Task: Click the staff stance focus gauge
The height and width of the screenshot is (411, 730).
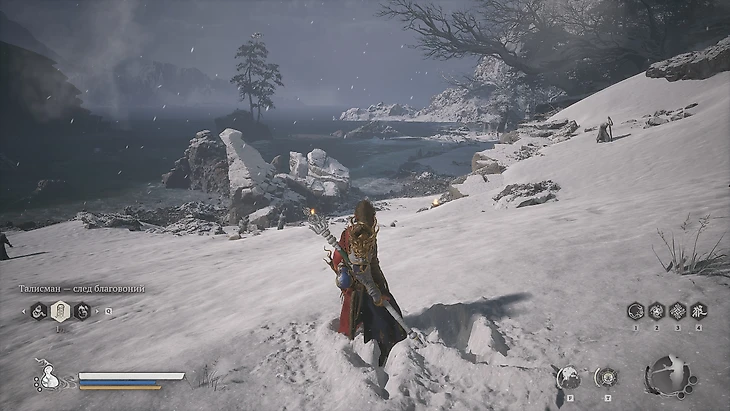Action: 669,376
